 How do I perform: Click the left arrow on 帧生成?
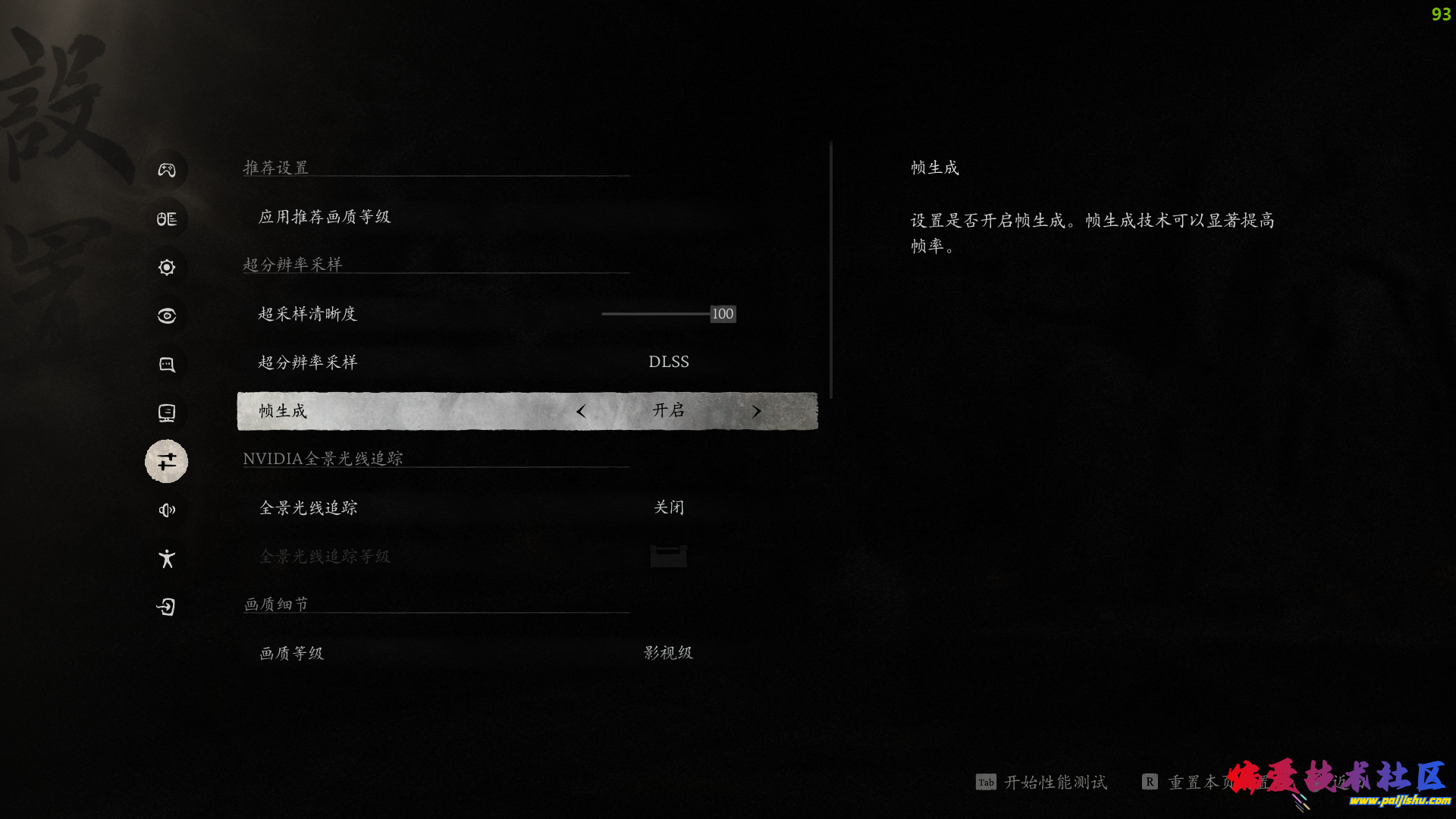tap(581, 411)
